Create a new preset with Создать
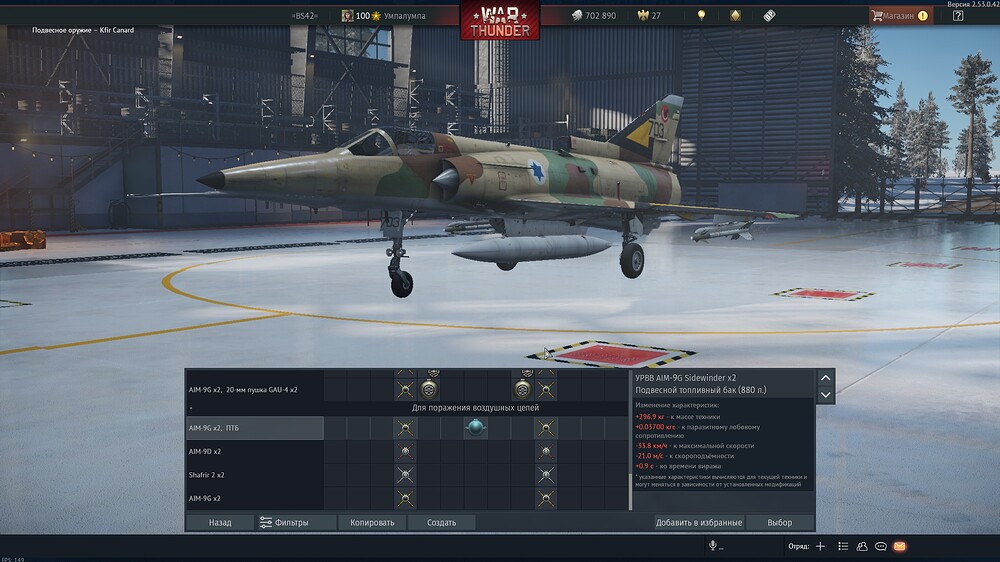Screen dimensions: 1000x562 click(x=441, y=522)
